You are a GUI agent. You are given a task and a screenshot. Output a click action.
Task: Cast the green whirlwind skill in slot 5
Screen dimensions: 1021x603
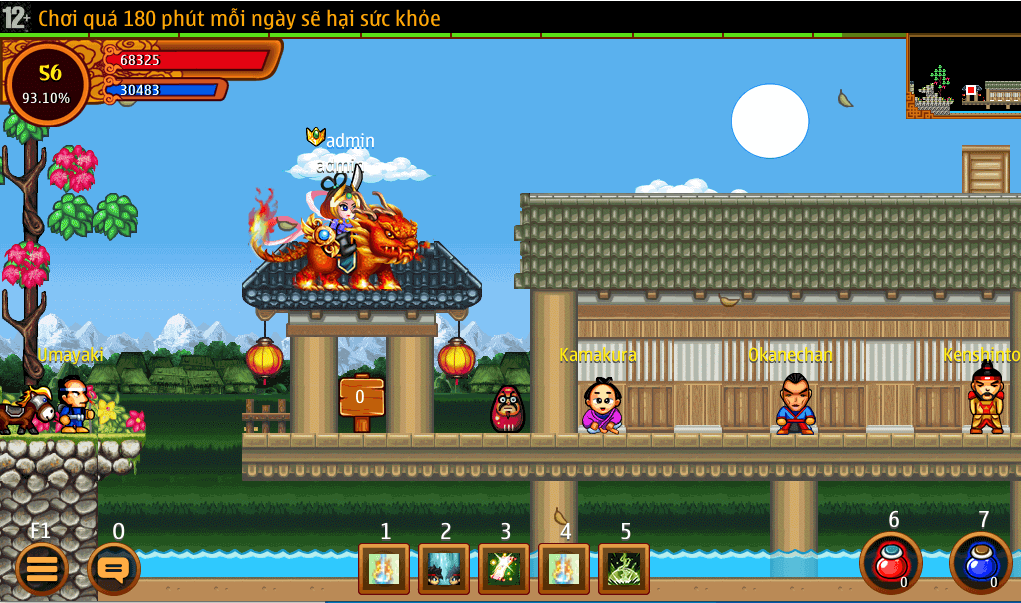point(624,569)
